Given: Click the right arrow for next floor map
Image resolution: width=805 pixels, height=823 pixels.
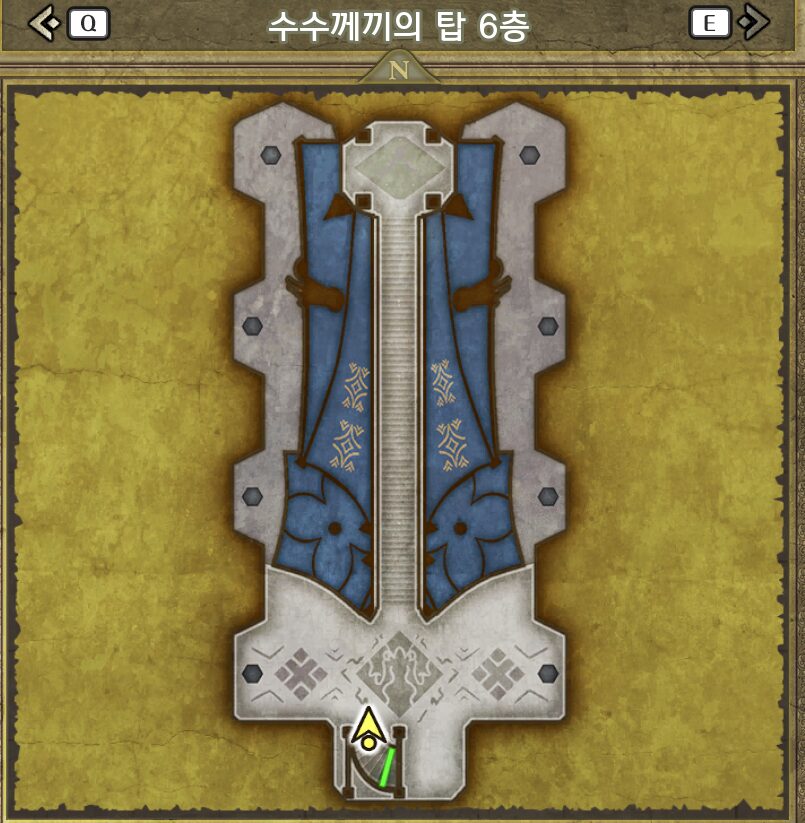Looking at the screenshot, I should [755, 23].
